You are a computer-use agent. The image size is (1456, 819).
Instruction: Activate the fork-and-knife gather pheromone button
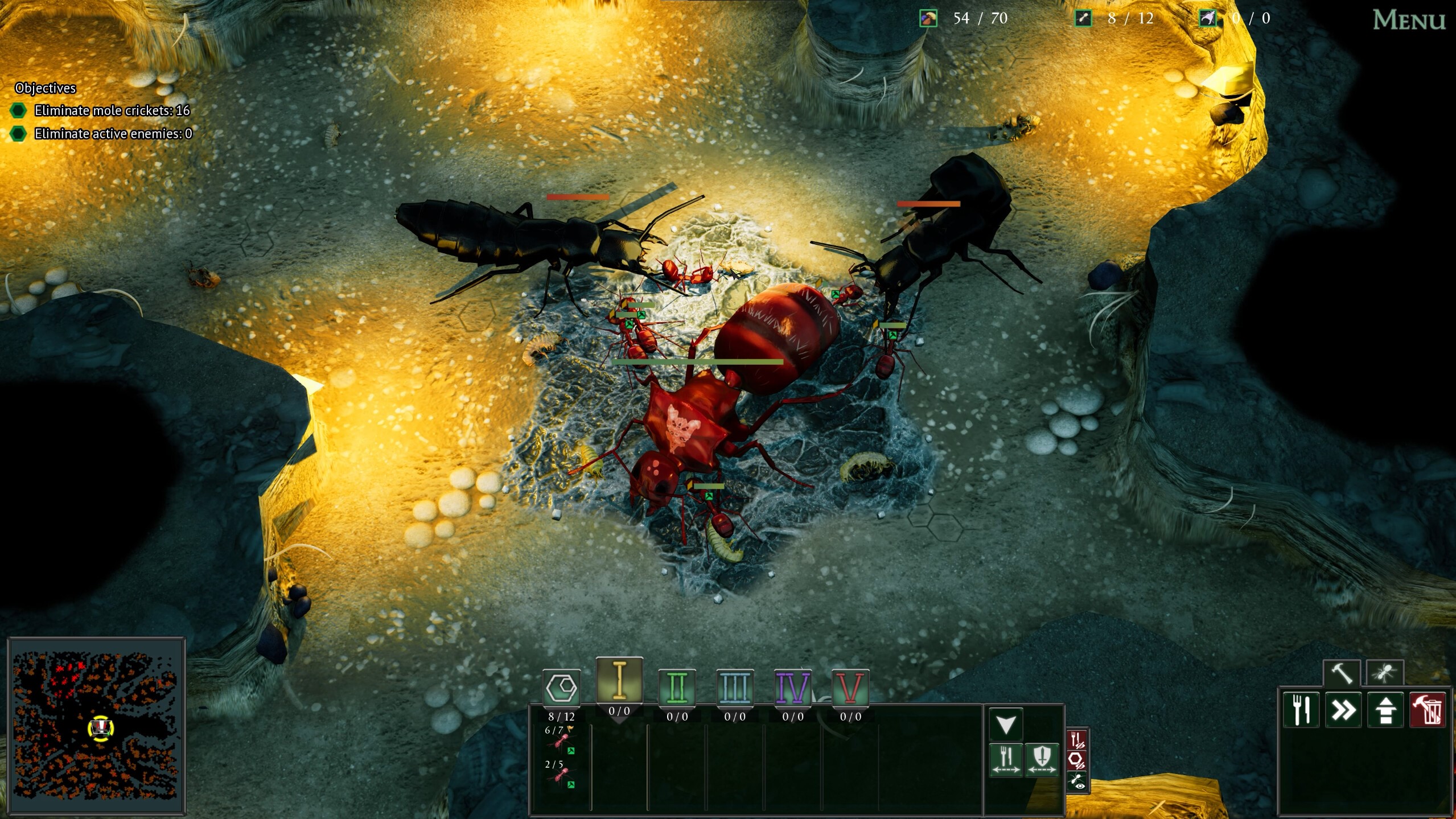[x=1006, y=759]
